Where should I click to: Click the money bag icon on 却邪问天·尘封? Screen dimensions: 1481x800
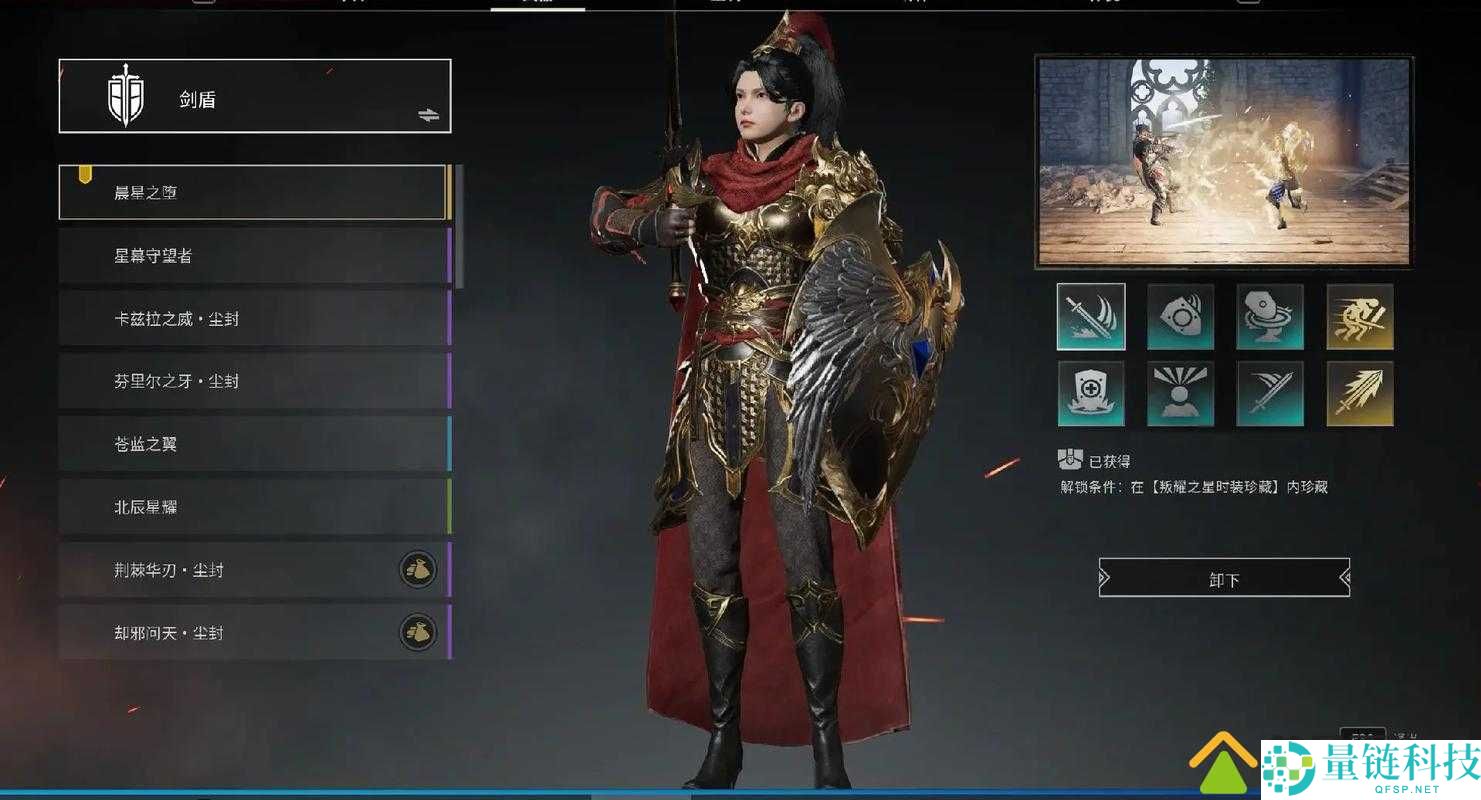click(x=418, y=633)
